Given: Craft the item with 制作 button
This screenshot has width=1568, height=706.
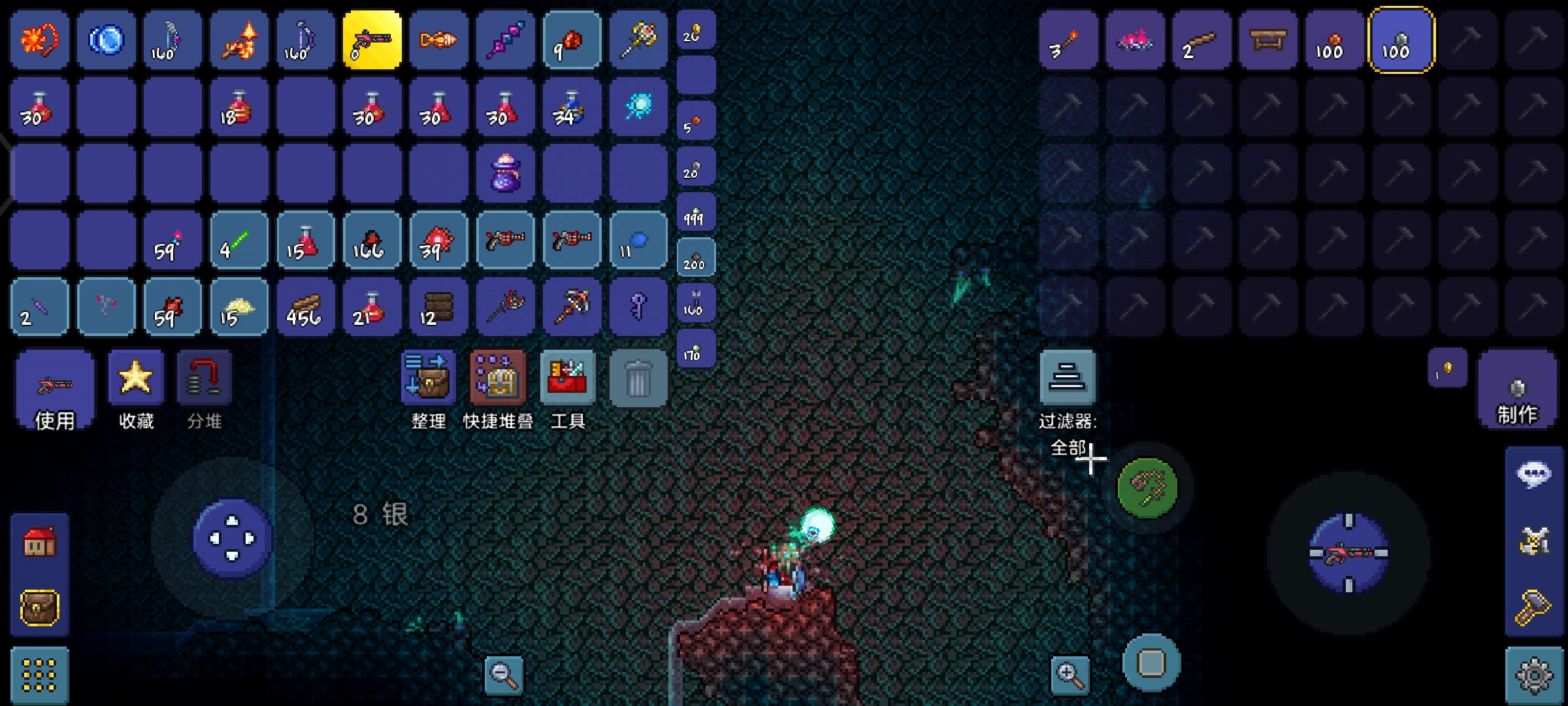Looking at the screenshot, I should 1516,391.
